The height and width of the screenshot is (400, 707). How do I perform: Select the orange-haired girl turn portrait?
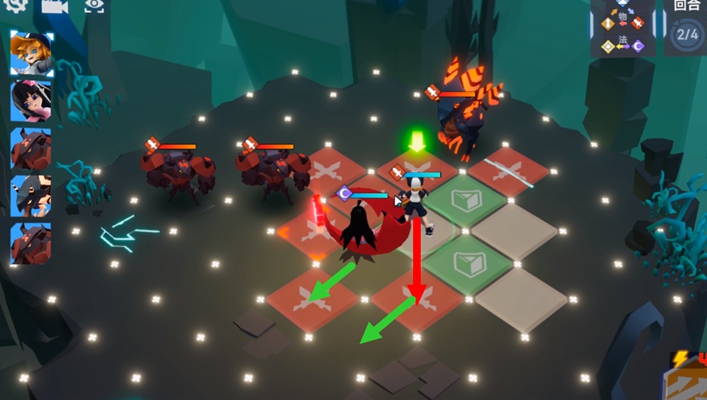[x=31, y=52]
